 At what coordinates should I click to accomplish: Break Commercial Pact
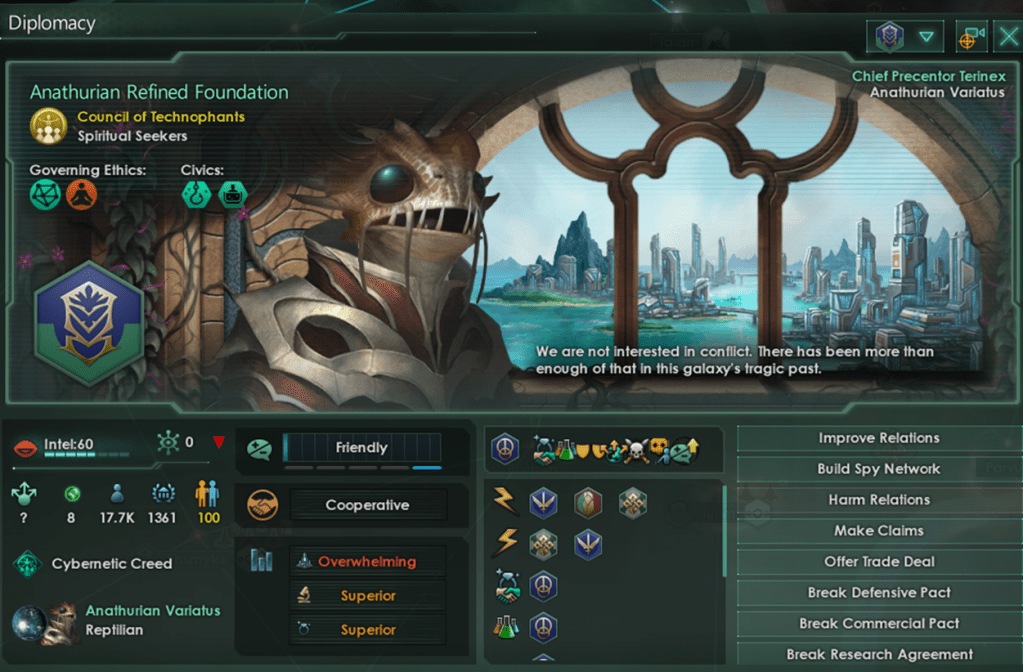pos(878,624)
